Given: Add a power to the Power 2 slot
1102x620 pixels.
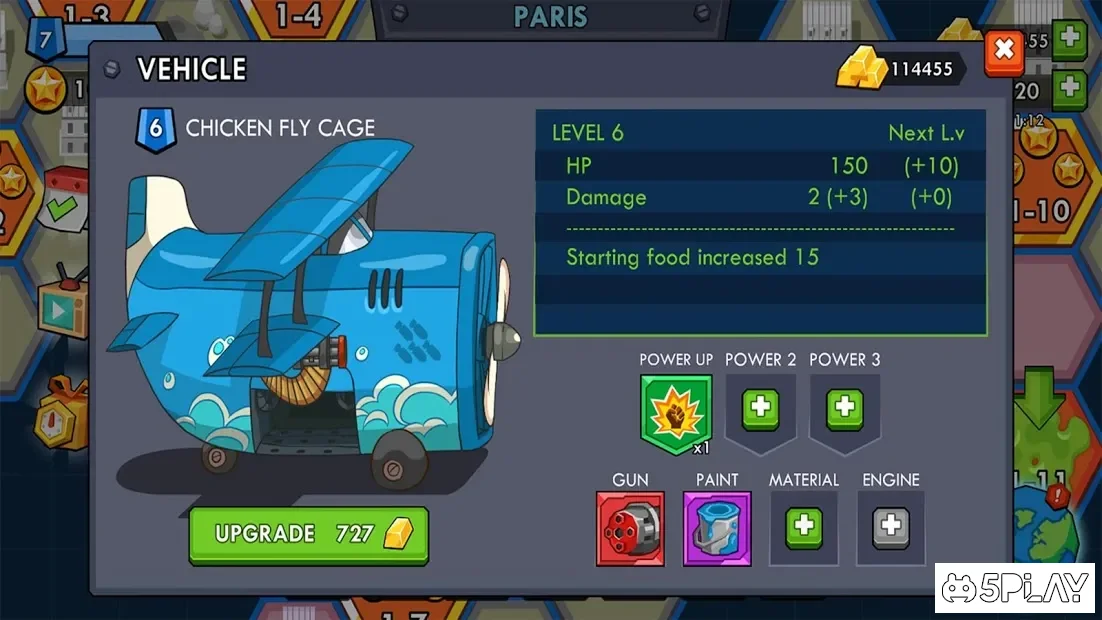Looking at the screenshot, I should (x=760, y=408).
